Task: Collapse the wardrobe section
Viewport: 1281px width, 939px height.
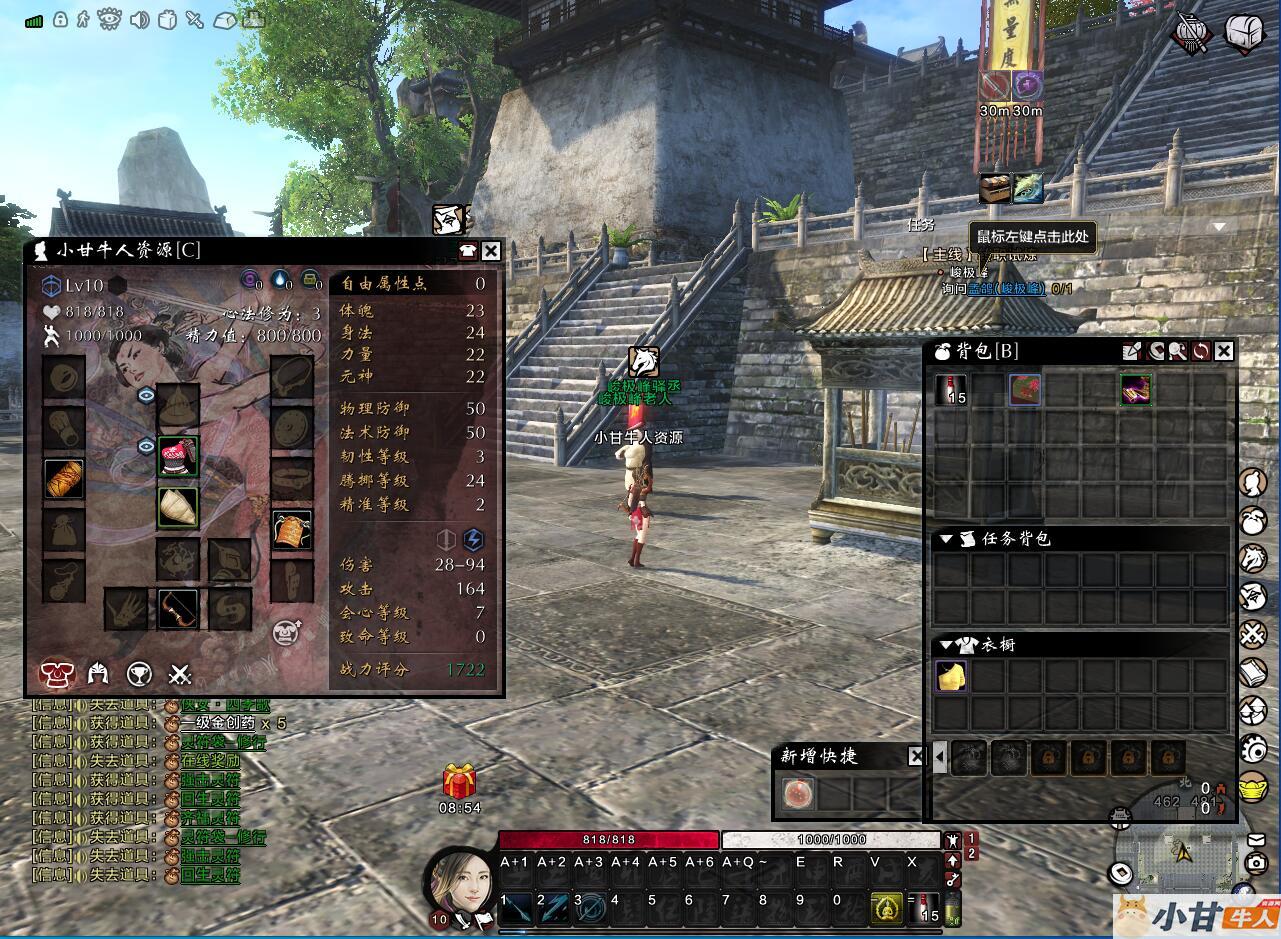Action: coord(945,645)
